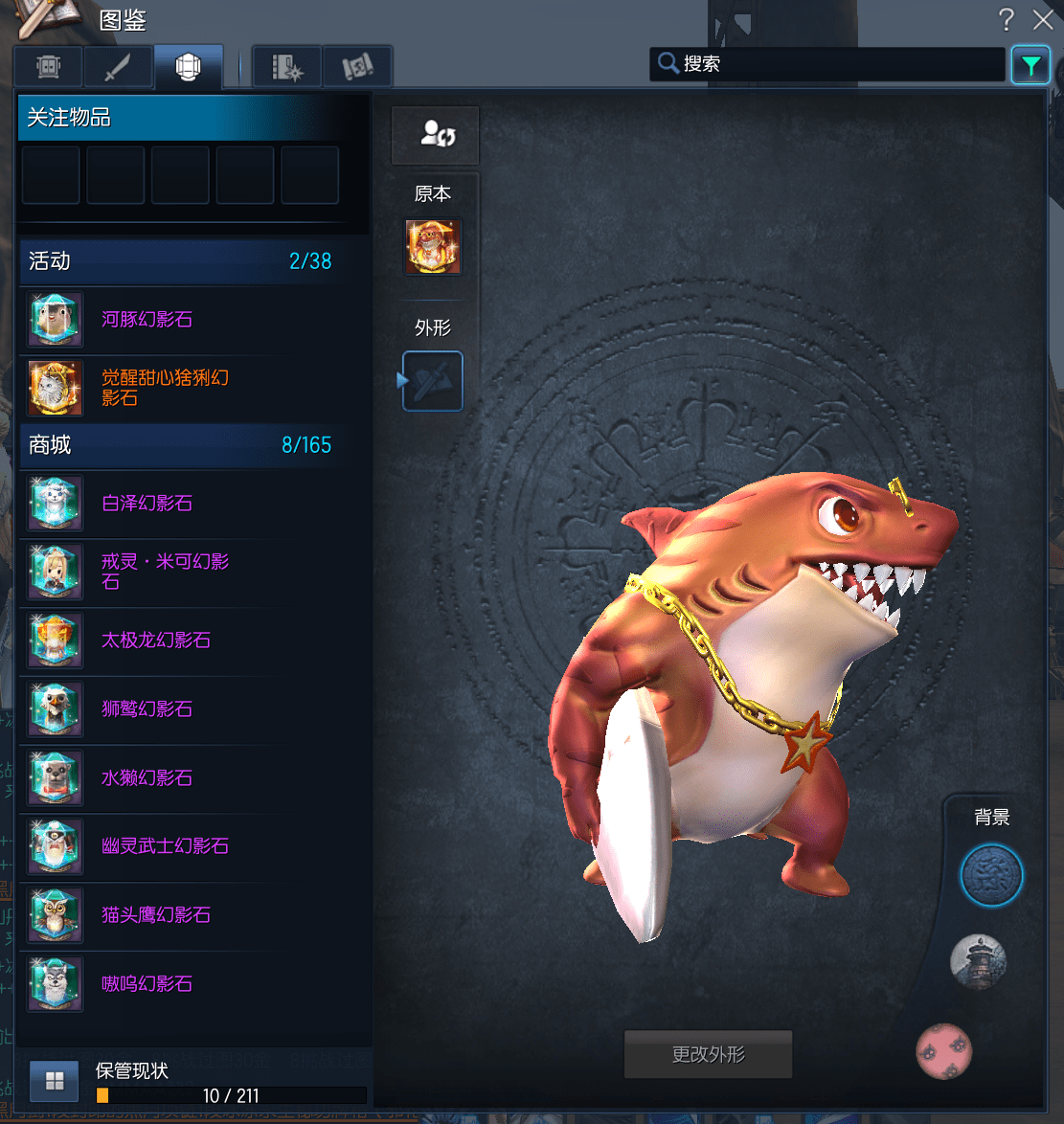Open the 保管现状 grid button
This screenshot has height=1124, width=1064.
(55, 1082)
